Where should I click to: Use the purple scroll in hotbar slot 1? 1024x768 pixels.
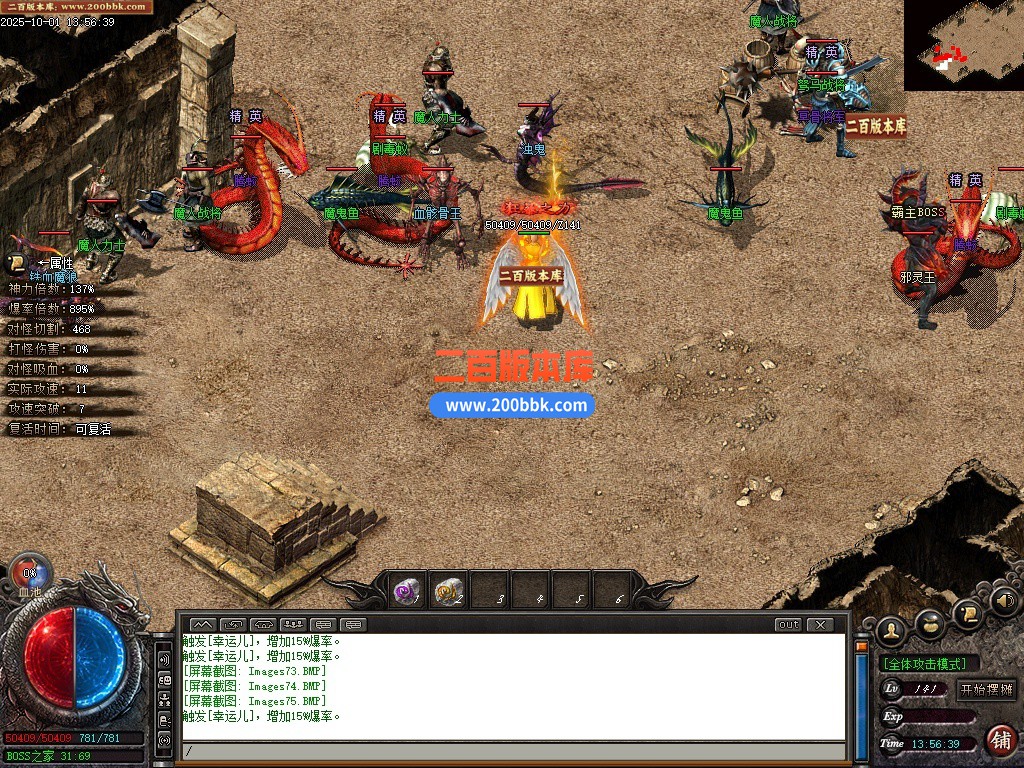tap(407, 592)
